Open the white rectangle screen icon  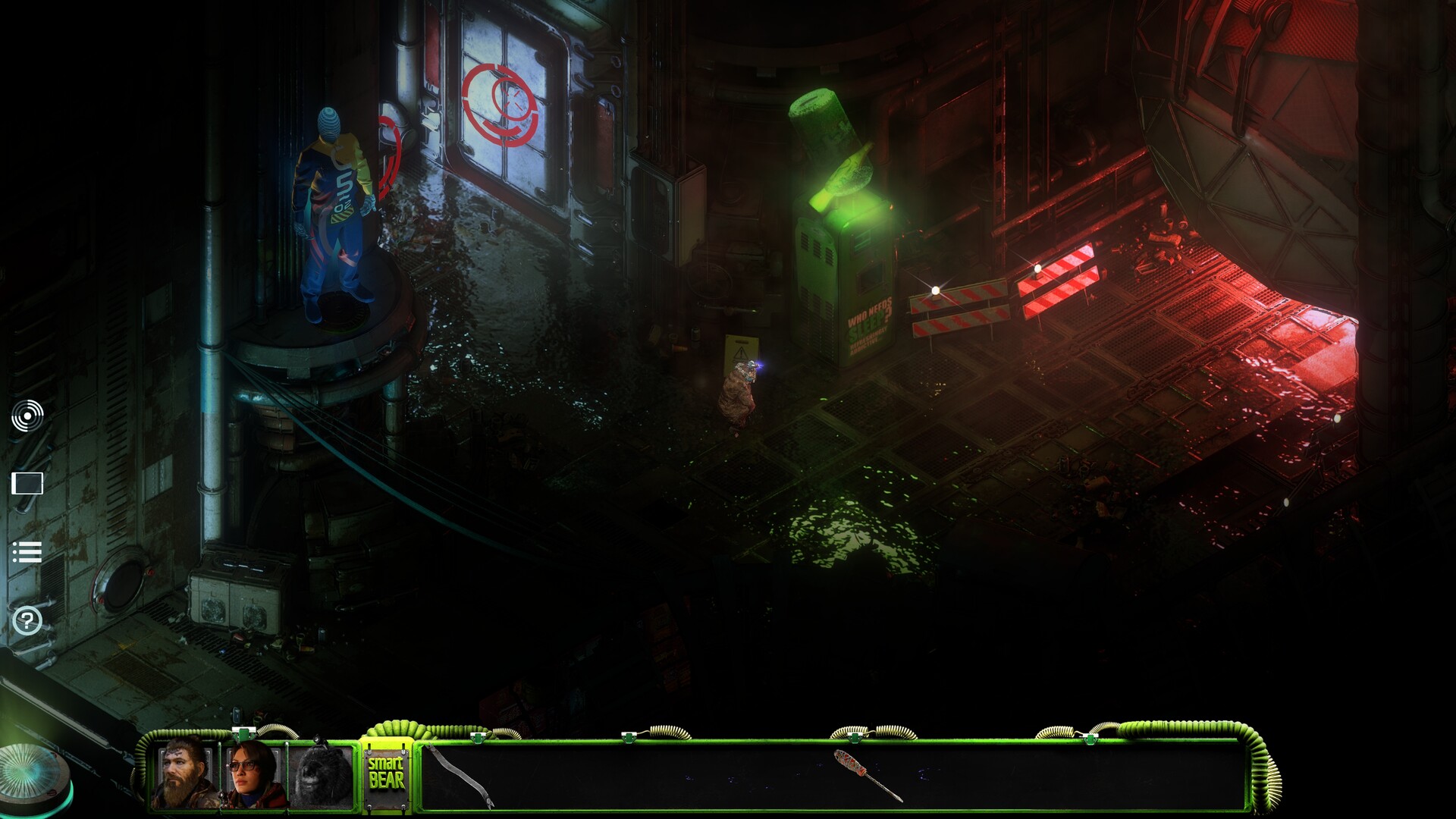(x=27, y=483)
